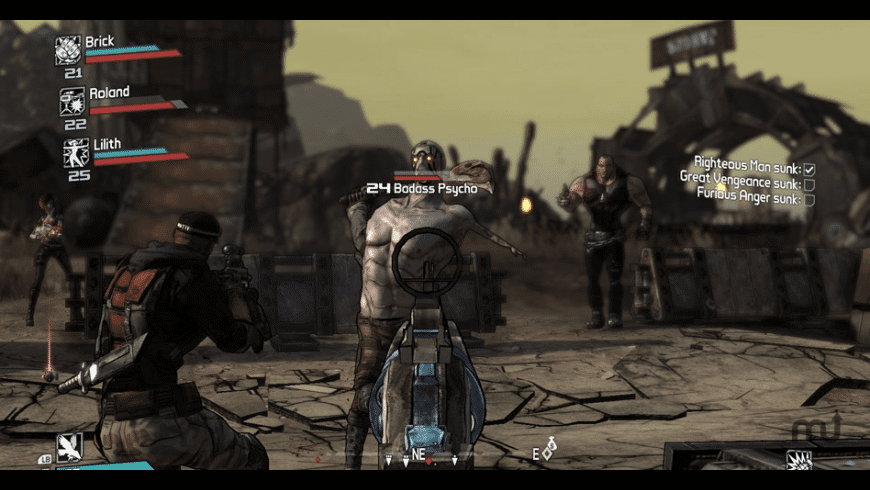This screenshot has width=870, height=490.
Task: Select Brick's party portrait icon
Action: 69,50
